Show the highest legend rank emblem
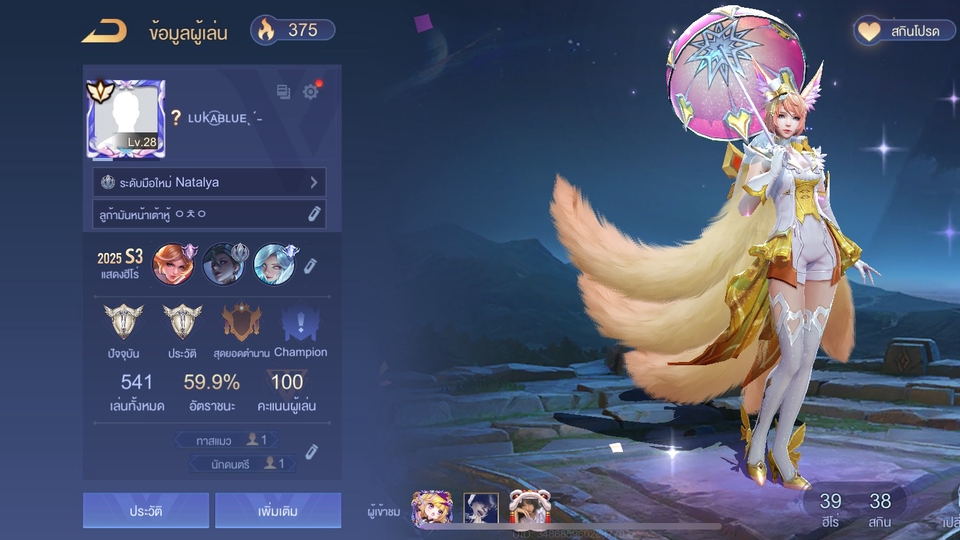Image resolution: width=960 pixels, height=540 pixels. 241,323
